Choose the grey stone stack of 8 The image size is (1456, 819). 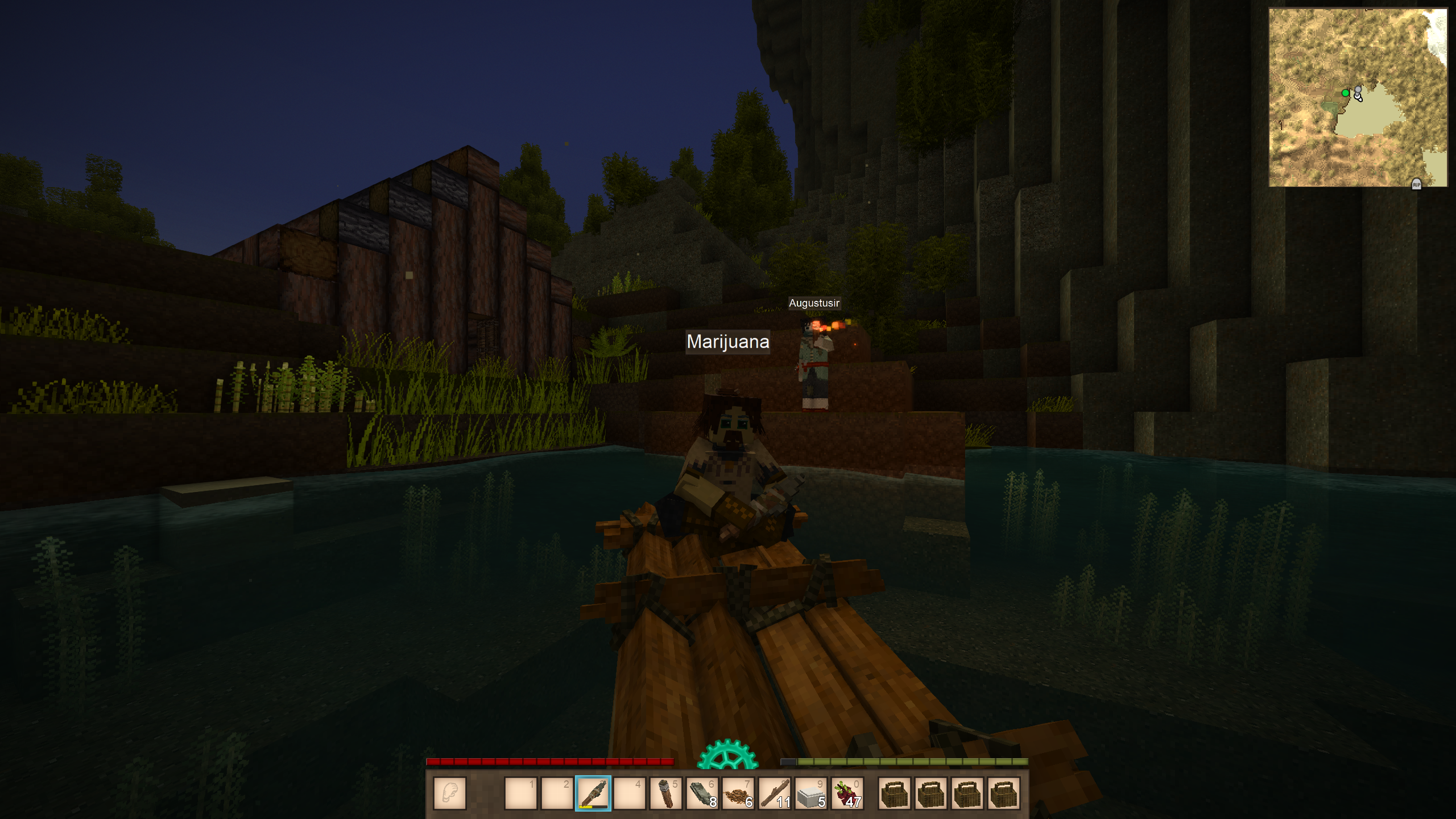(x=702, y=793)
